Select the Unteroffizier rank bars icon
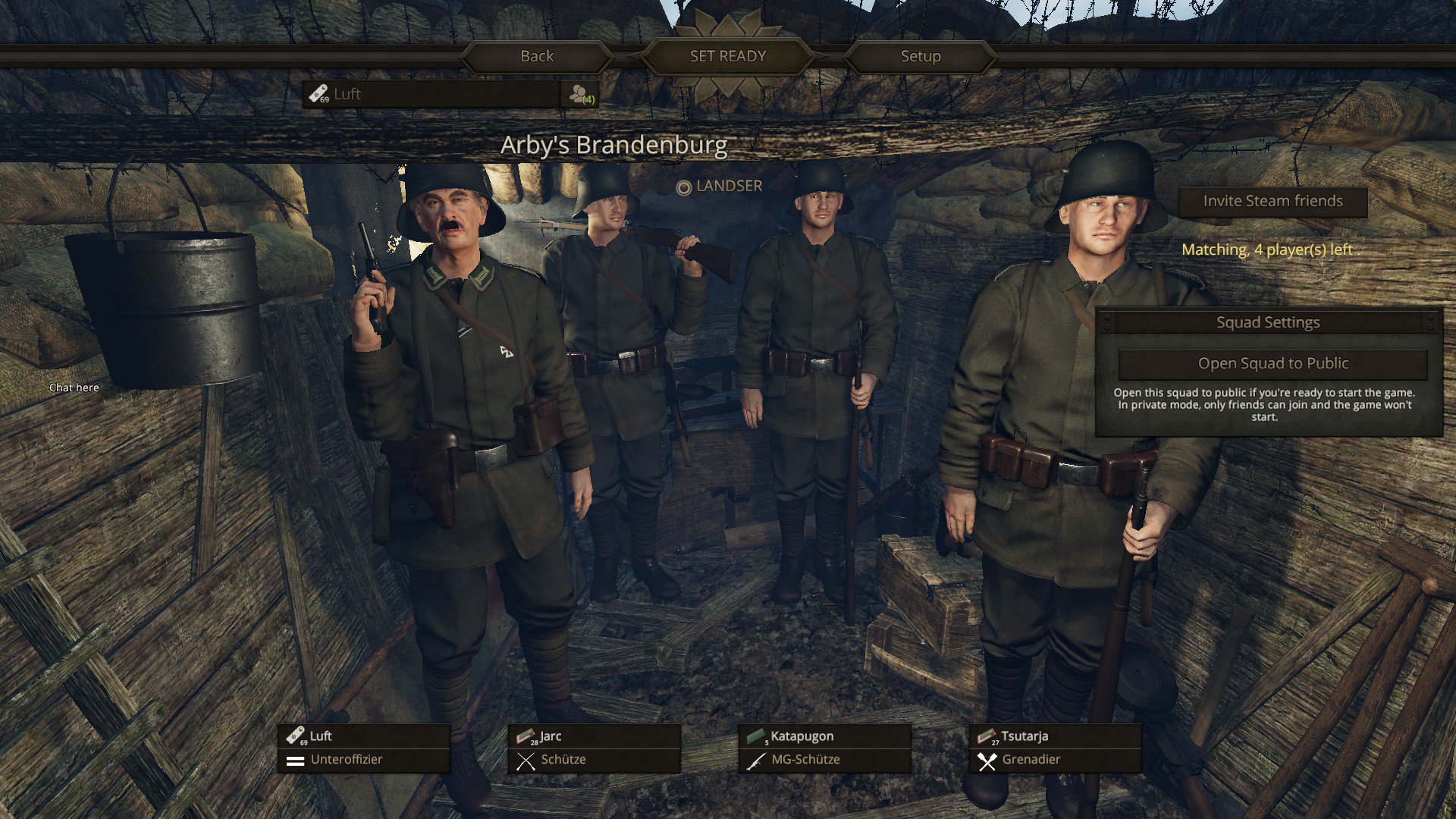The height and width of the screenshot is (819, 1456). [x=294, y=759]
